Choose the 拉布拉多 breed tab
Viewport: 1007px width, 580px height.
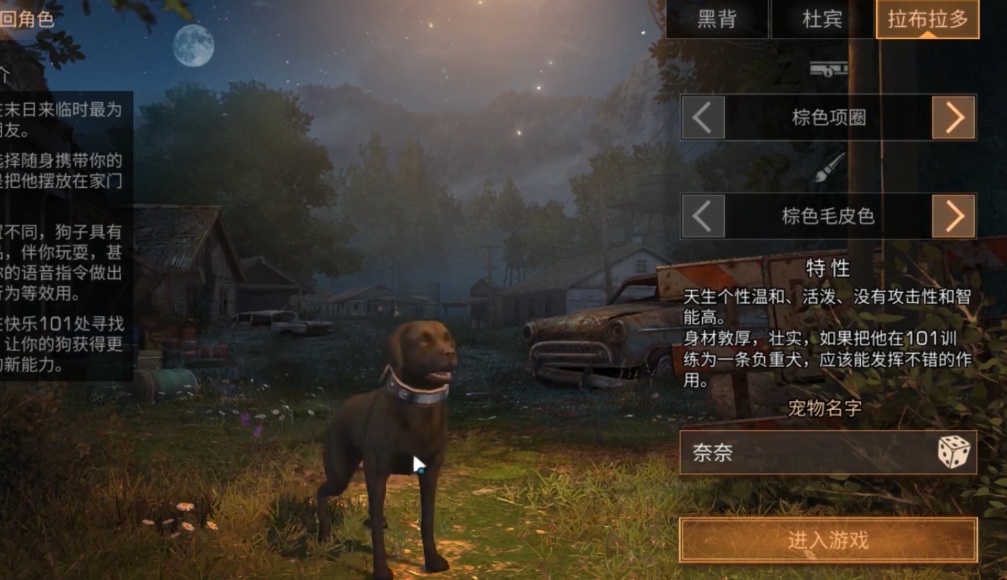(926, 19)
